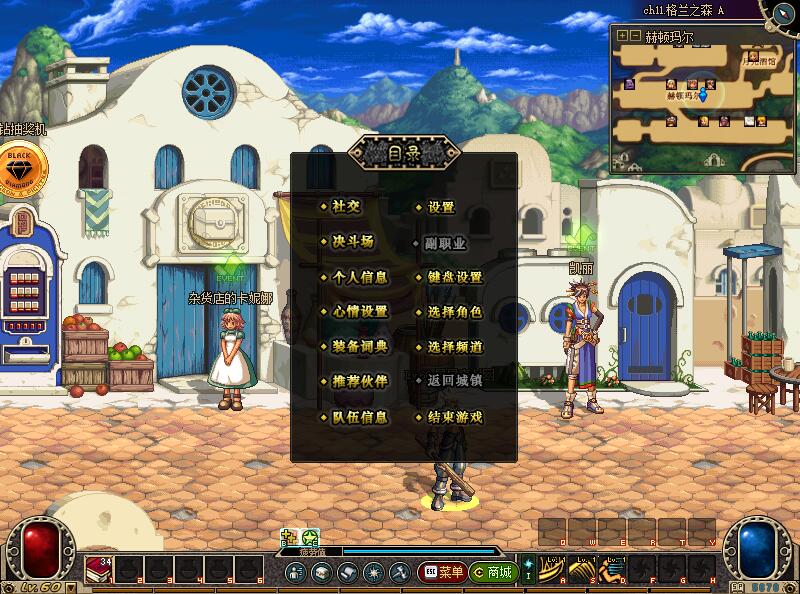Open 装备词典 (Equipment Dictionary)
This screenshot has width=800, height=594.
click(359, 347)
